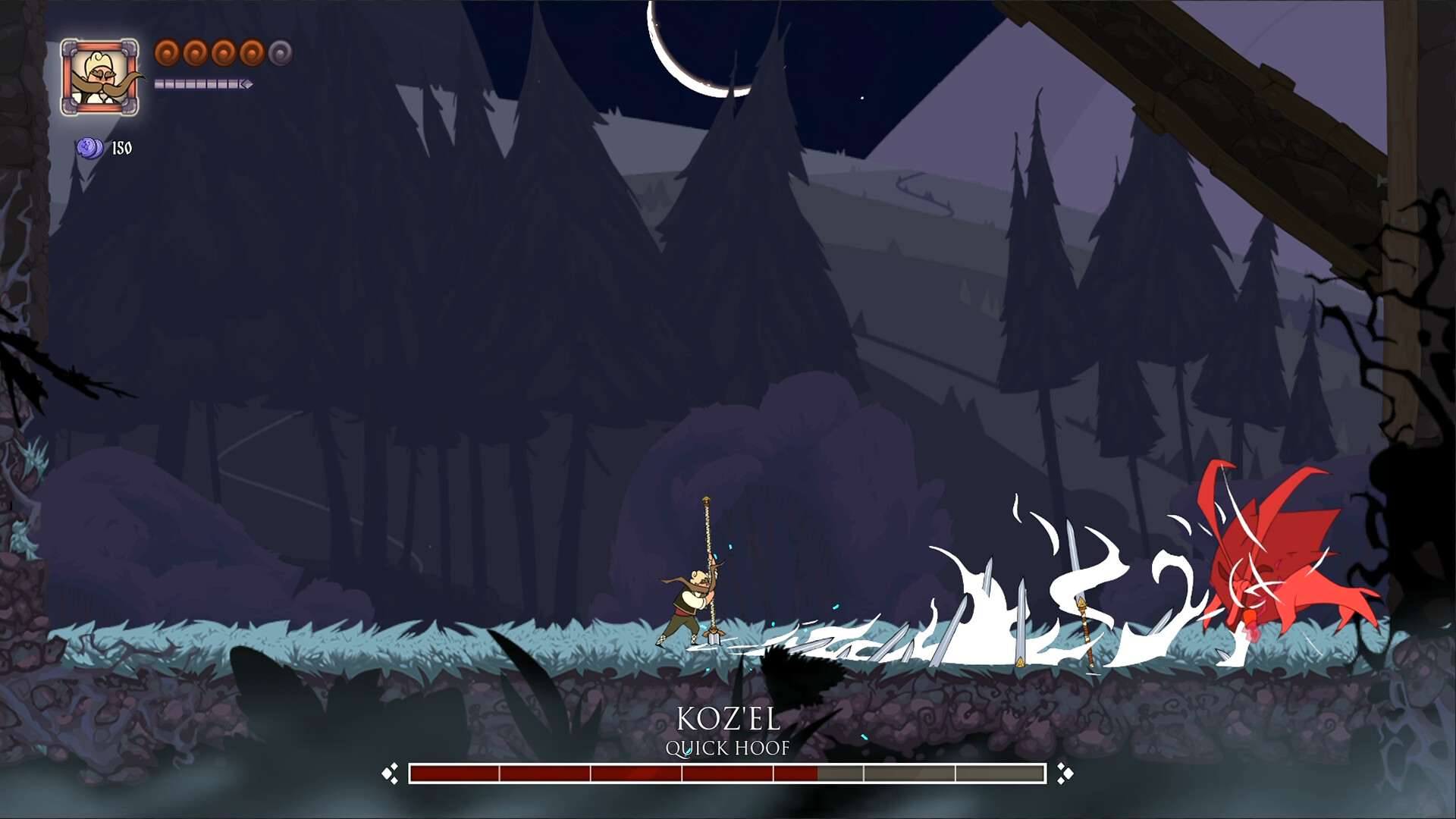Click the purple coin currency icon

click(88, 148)
